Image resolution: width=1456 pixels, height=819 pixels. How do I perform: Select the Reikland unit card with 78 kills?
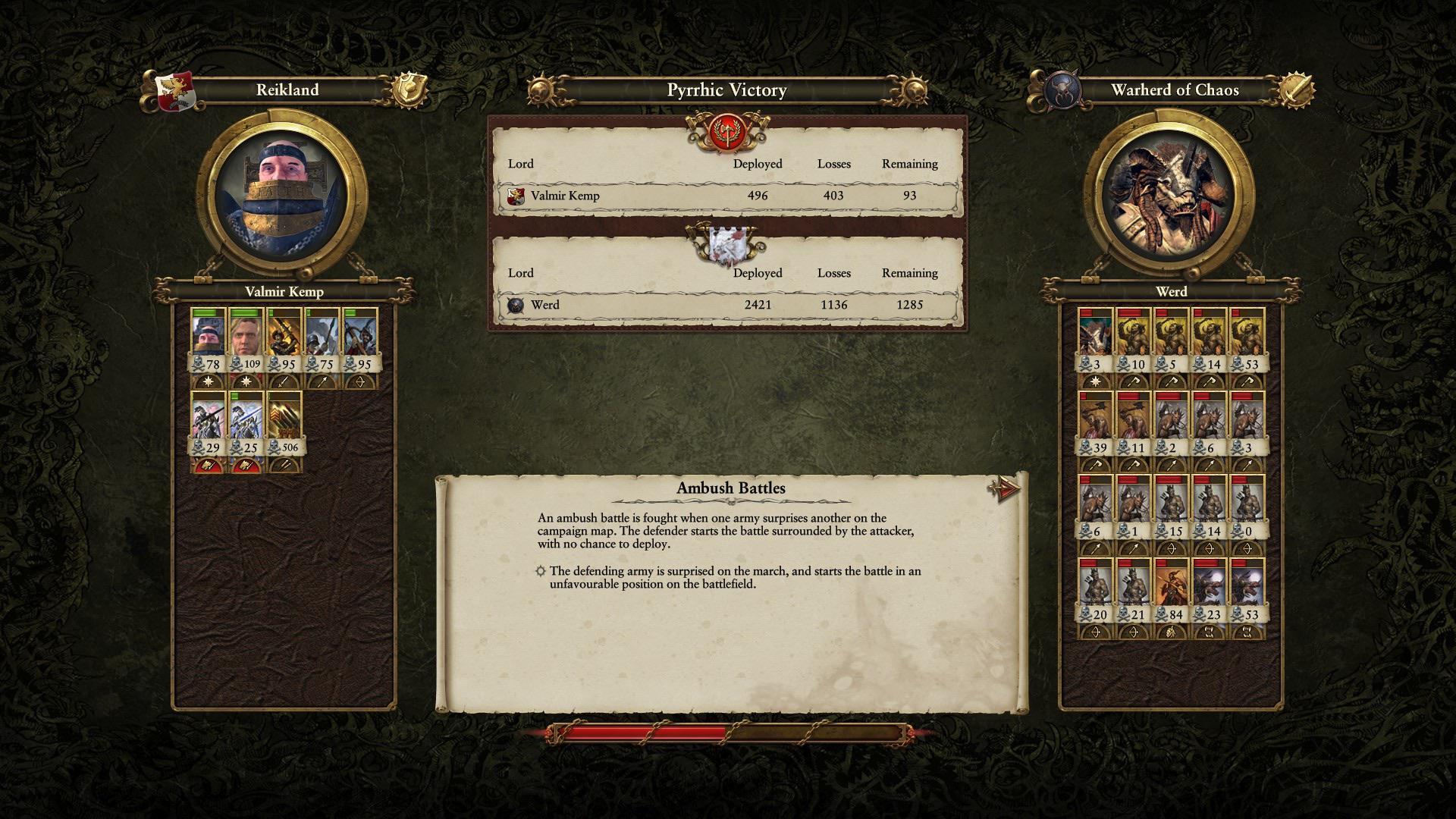tap(209, 341)
